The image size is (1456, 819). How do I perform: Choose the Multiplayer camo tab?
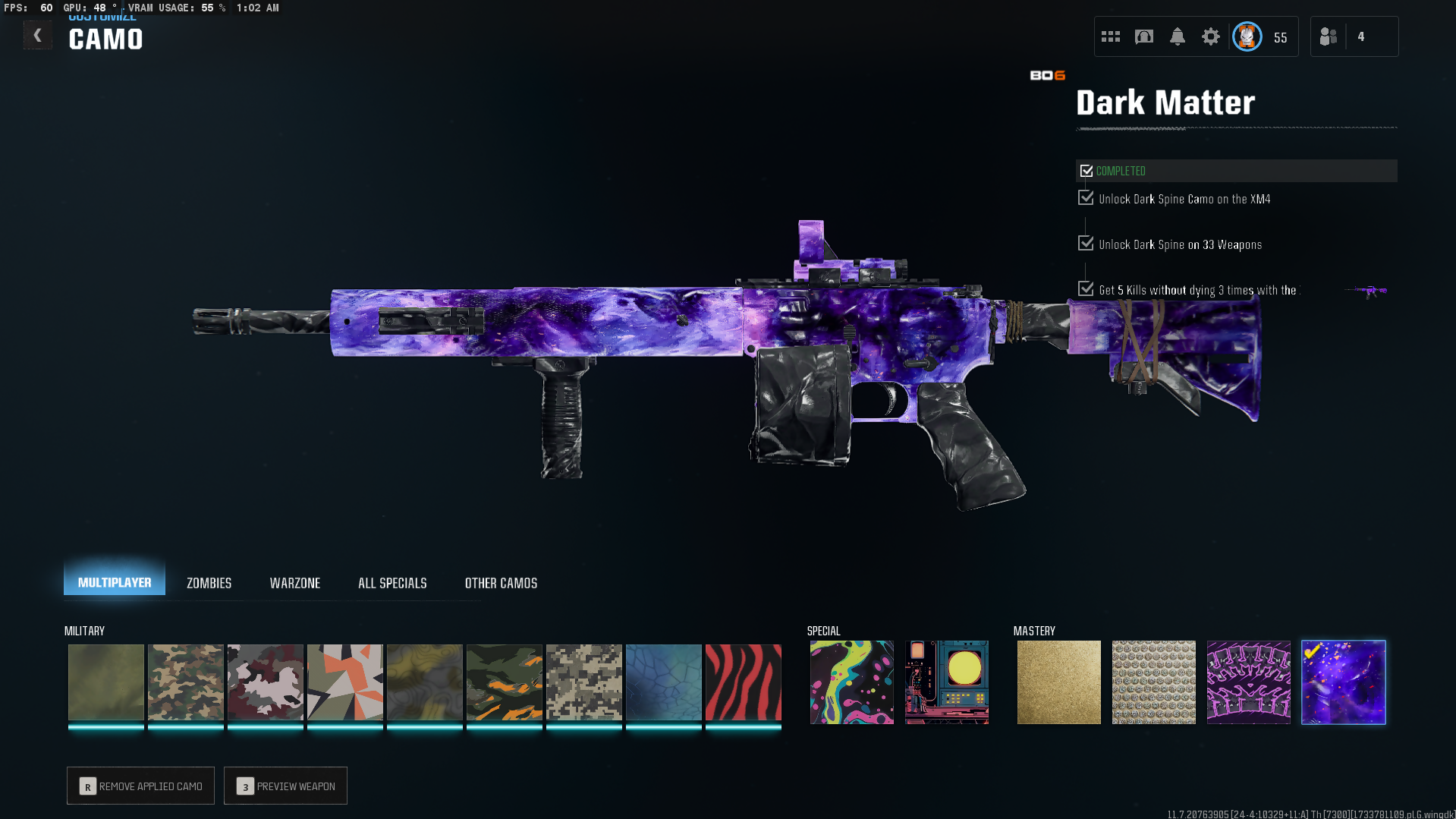(x=115, y=582)
